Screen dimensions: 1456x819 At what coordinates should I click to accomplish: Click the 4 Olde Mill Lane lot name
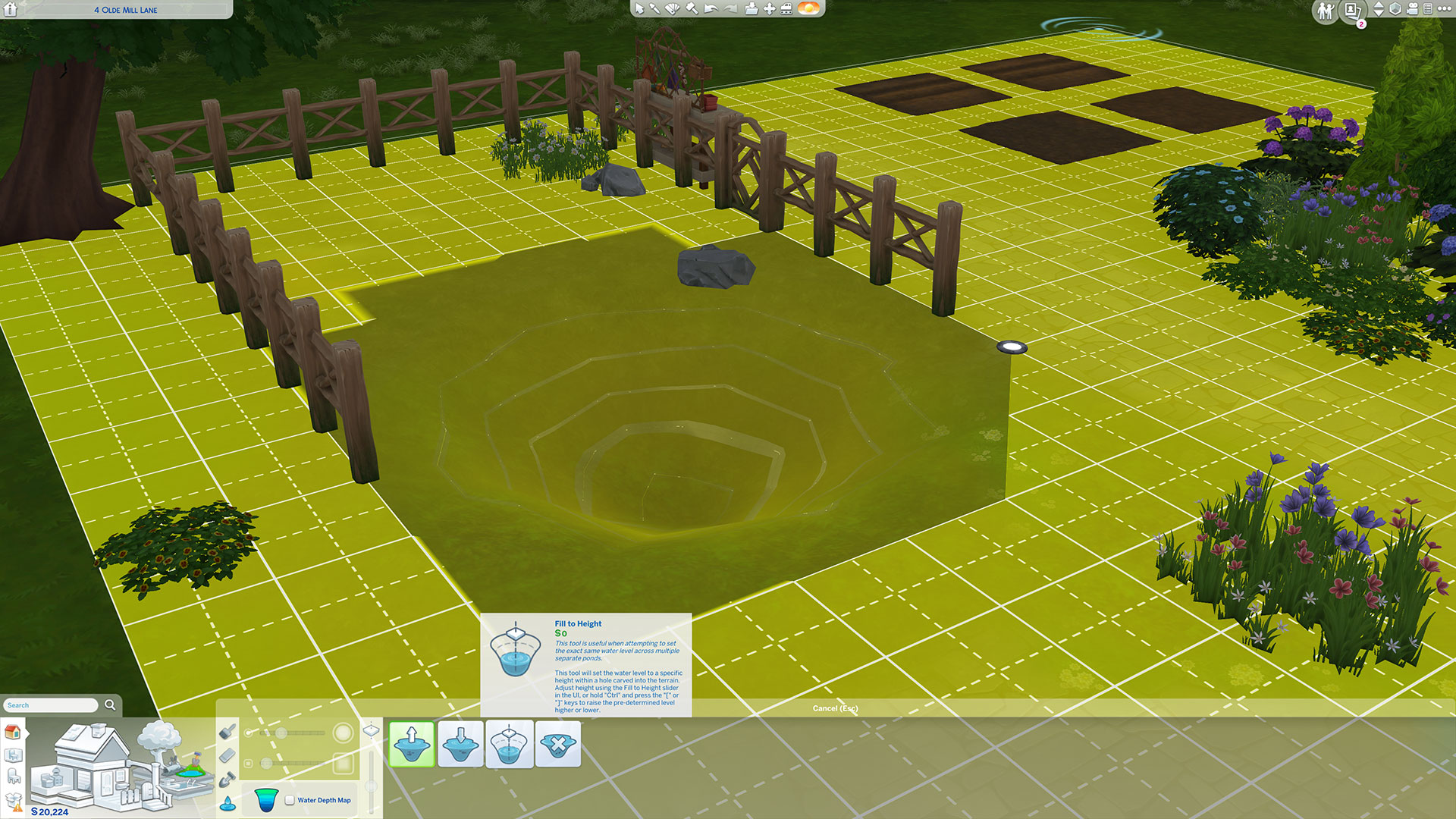click(125, 9)
